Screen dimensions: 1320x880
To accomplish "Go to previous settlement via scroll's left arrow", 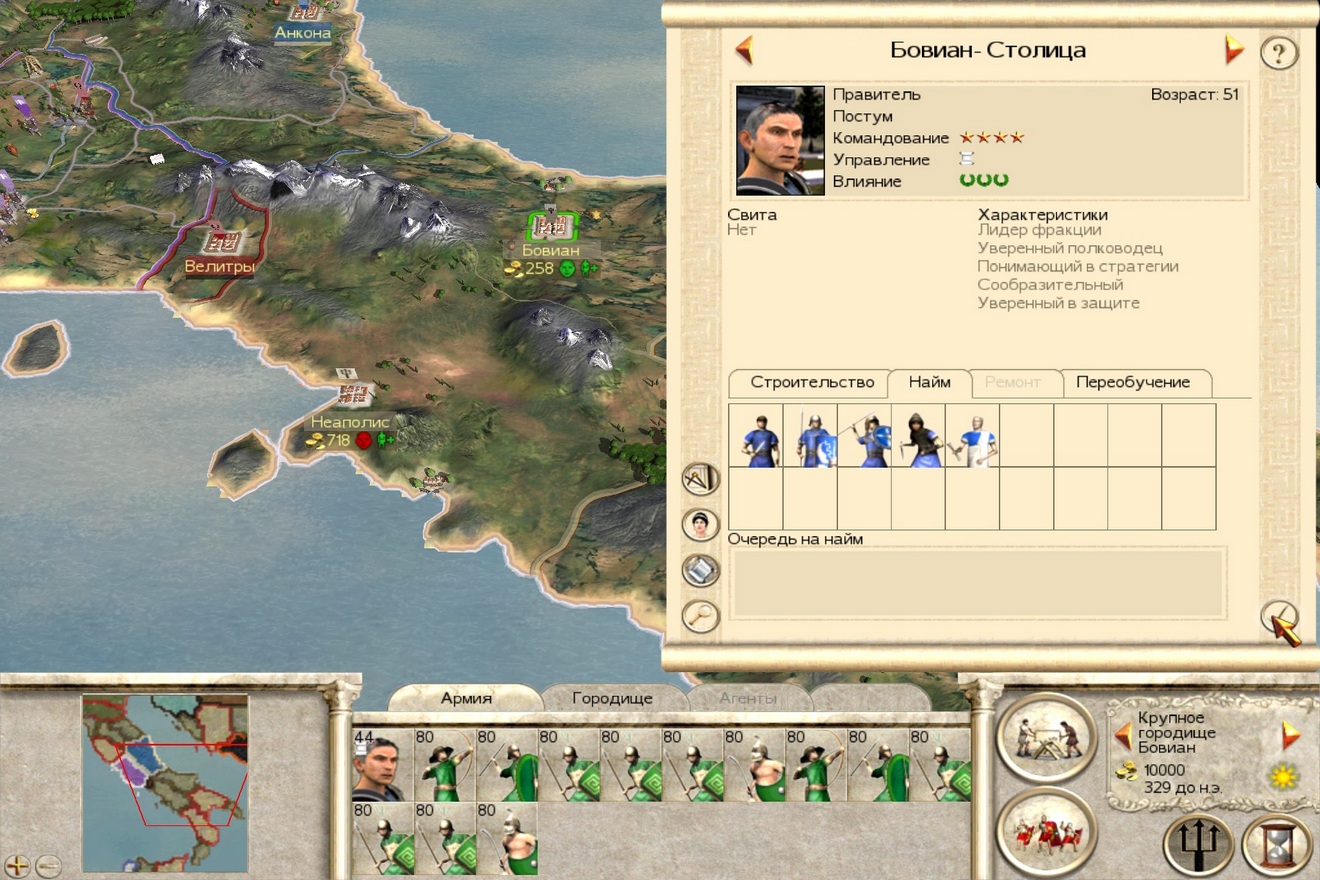I will click(x=743, y=50).
